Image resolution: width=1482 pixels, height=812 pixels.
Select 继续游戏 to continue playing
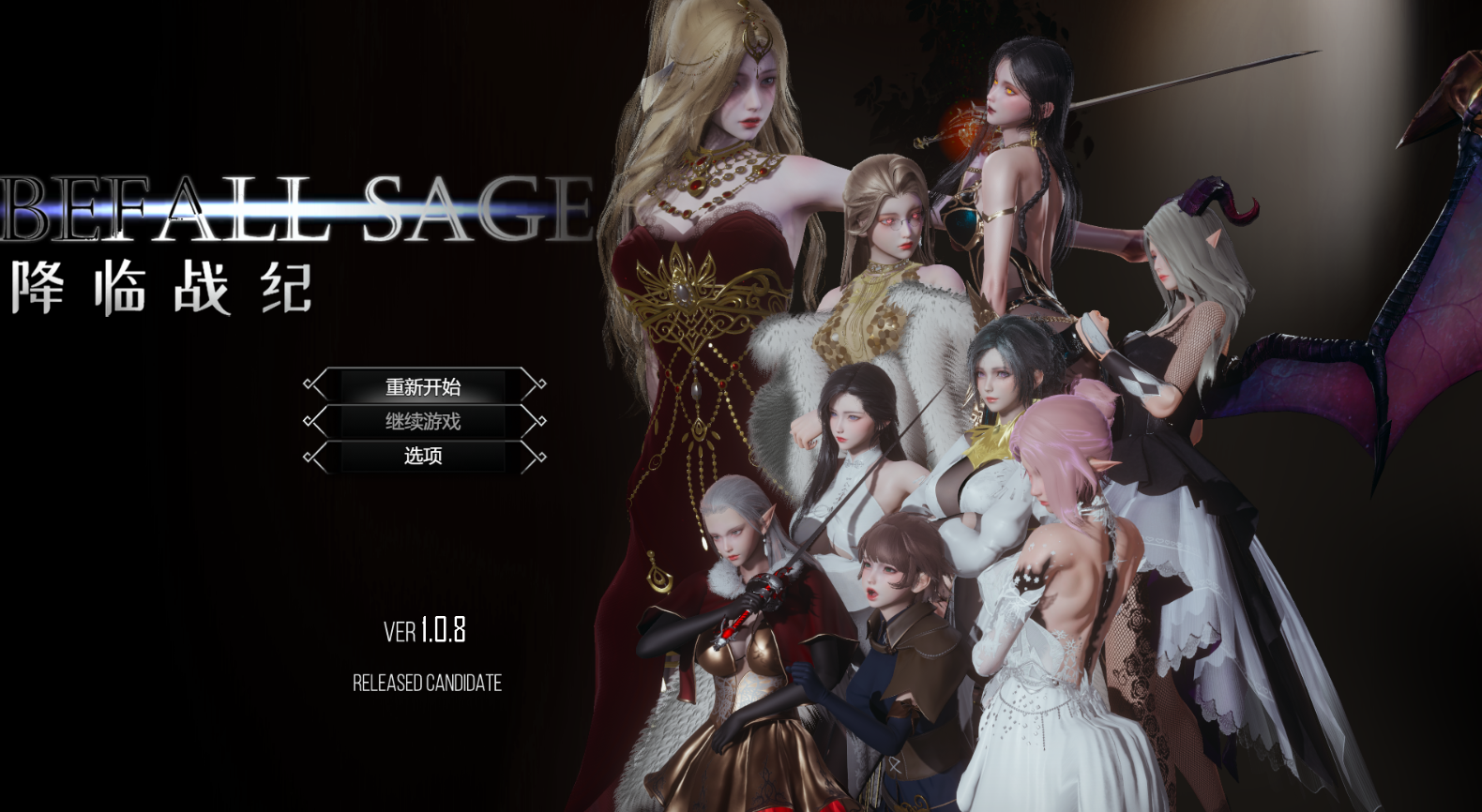(x=424, y=421)
